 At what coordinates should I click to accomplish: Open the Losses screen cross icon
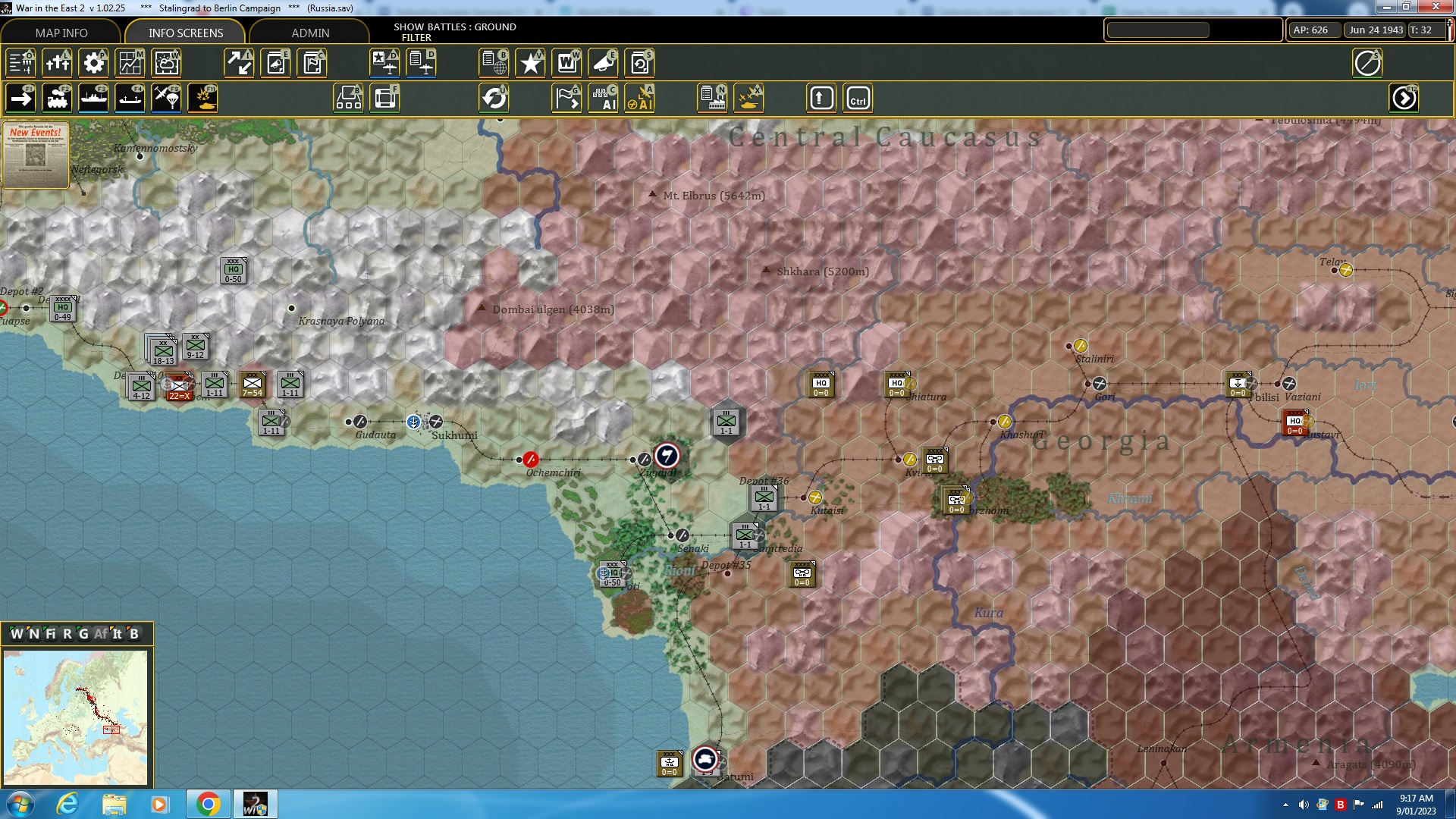[x=57, y=63]
